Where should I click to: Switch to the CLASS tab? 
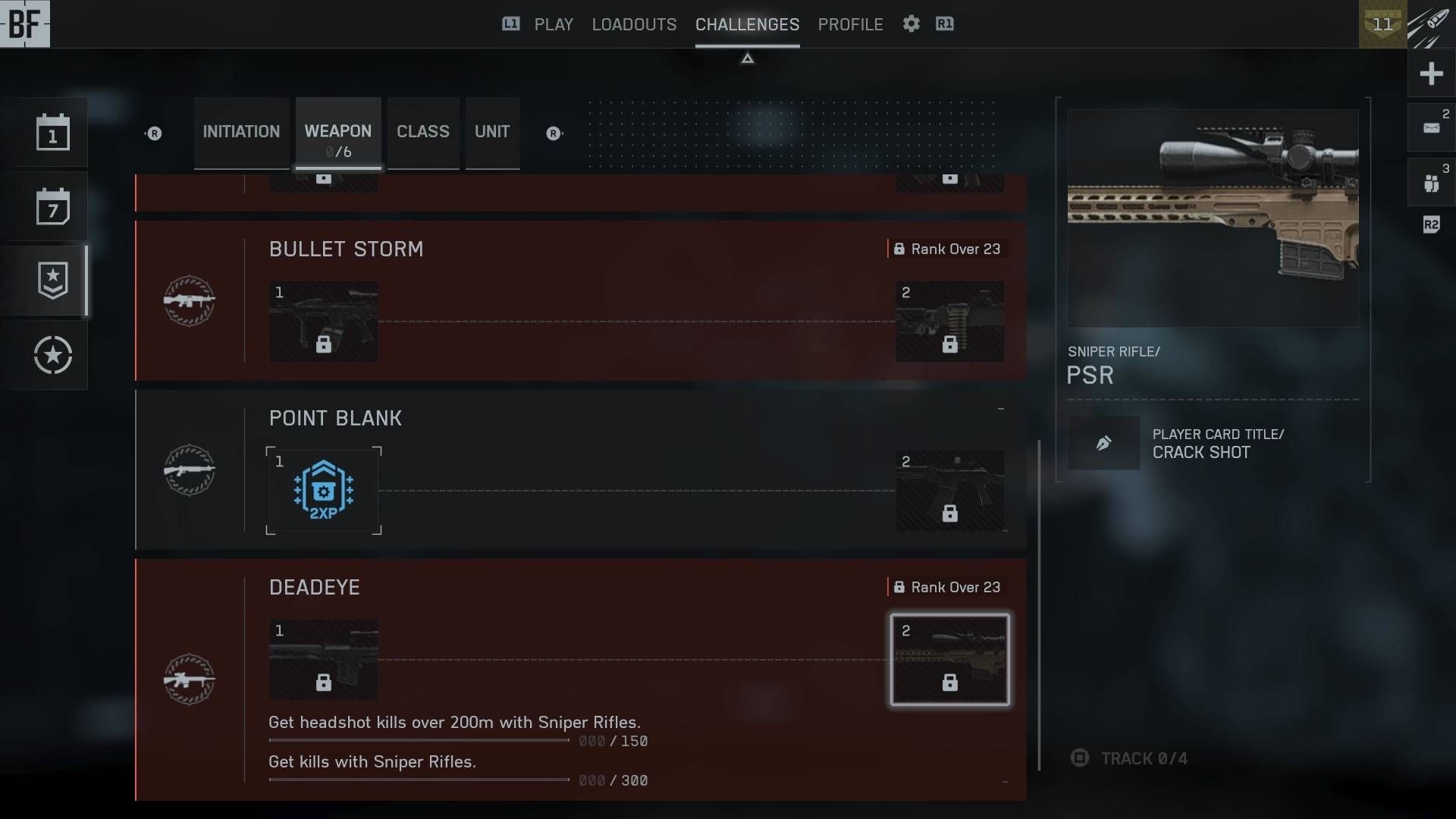coord(423,132)
